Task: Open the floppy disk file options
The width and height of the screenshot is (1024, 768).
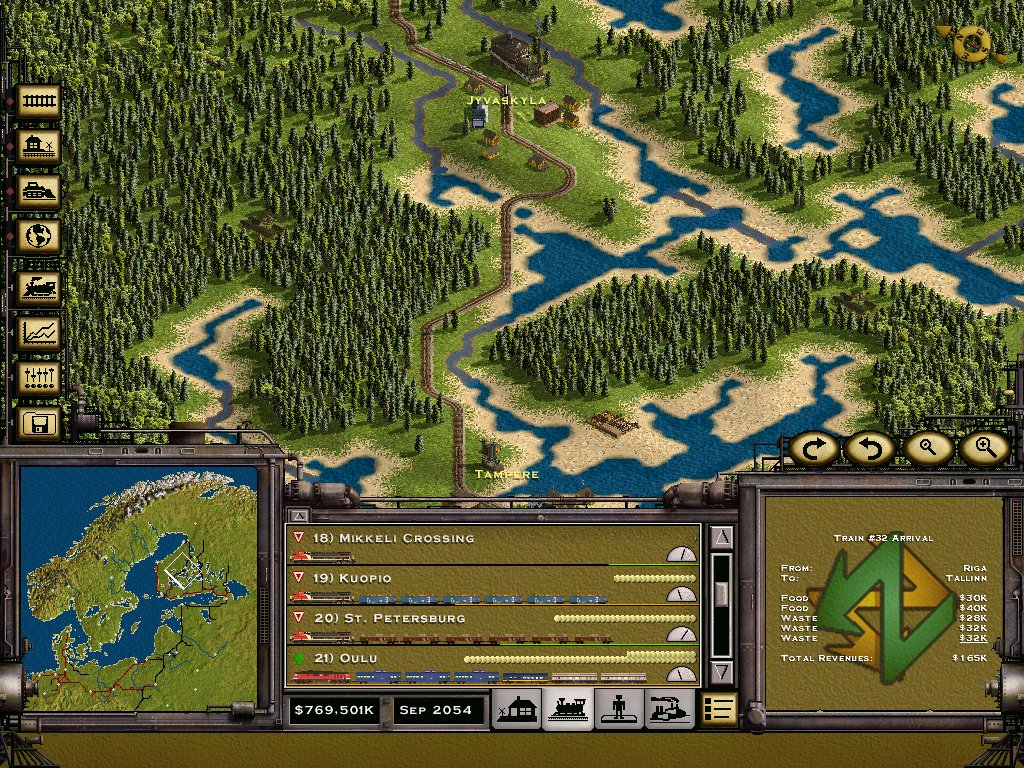Action: pos(38,423)
